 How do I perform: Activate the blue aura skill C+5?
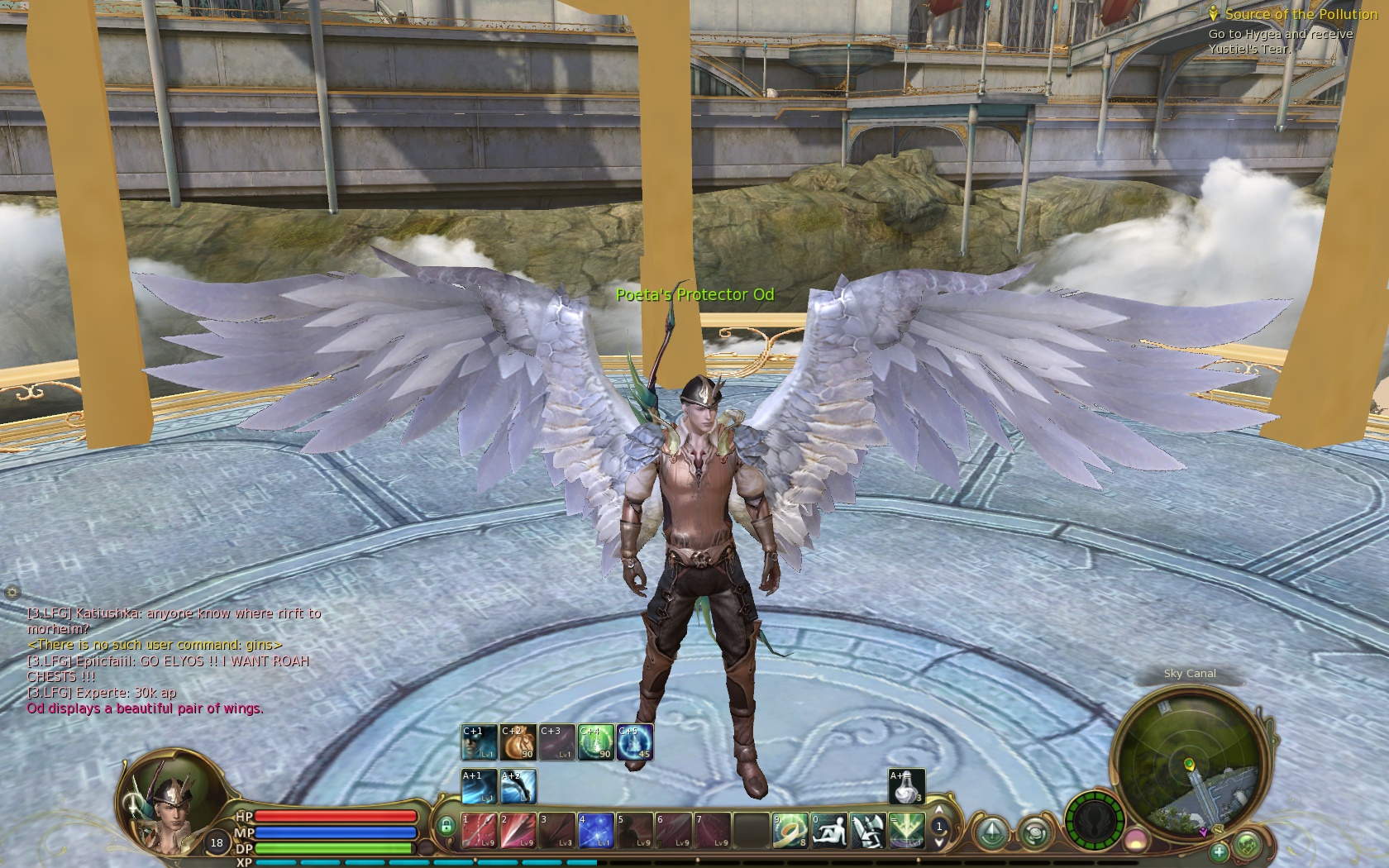[634, 742]
